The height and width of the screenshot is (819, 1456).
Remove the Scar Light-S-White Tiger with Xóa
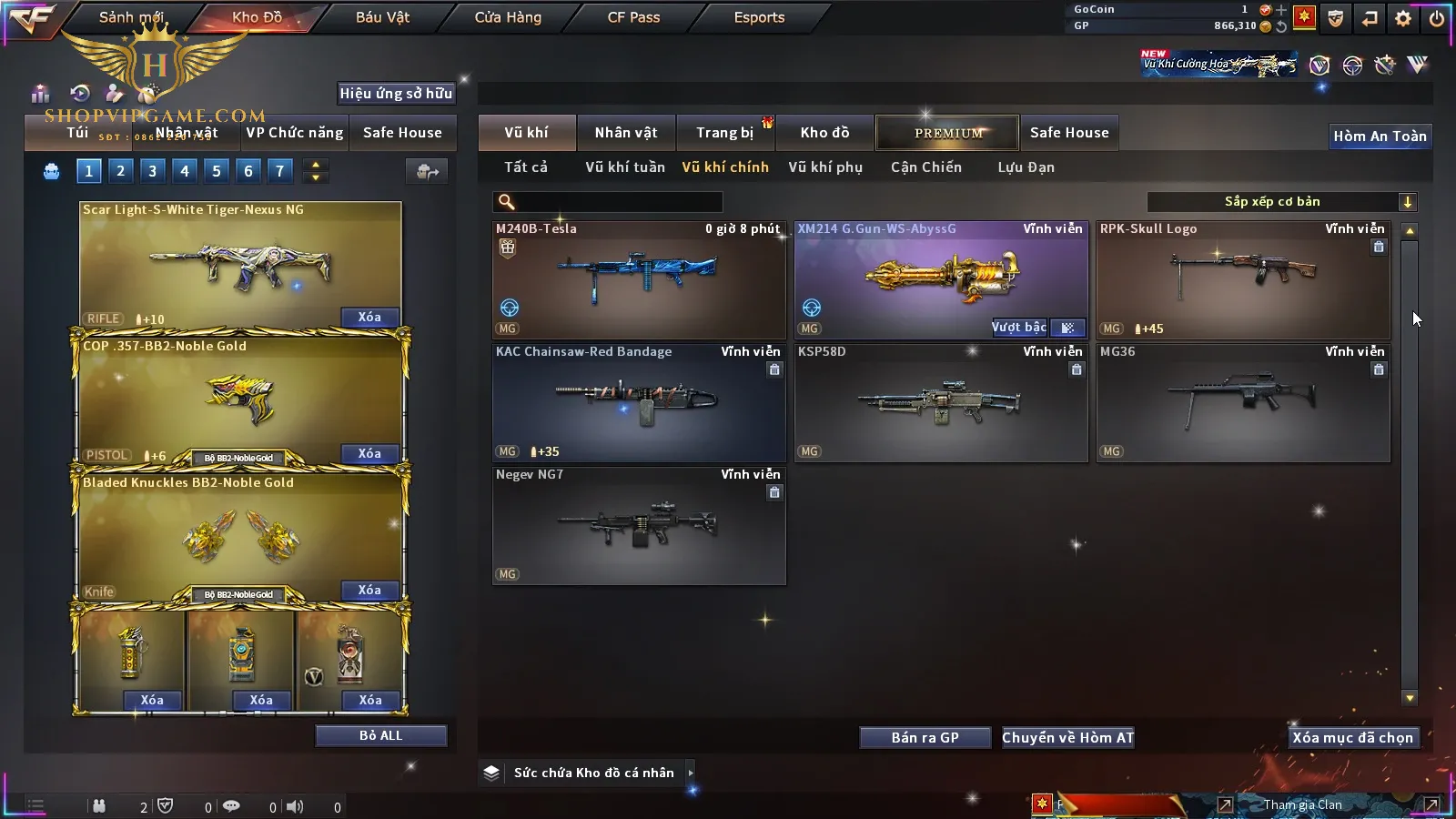point(369,318)
